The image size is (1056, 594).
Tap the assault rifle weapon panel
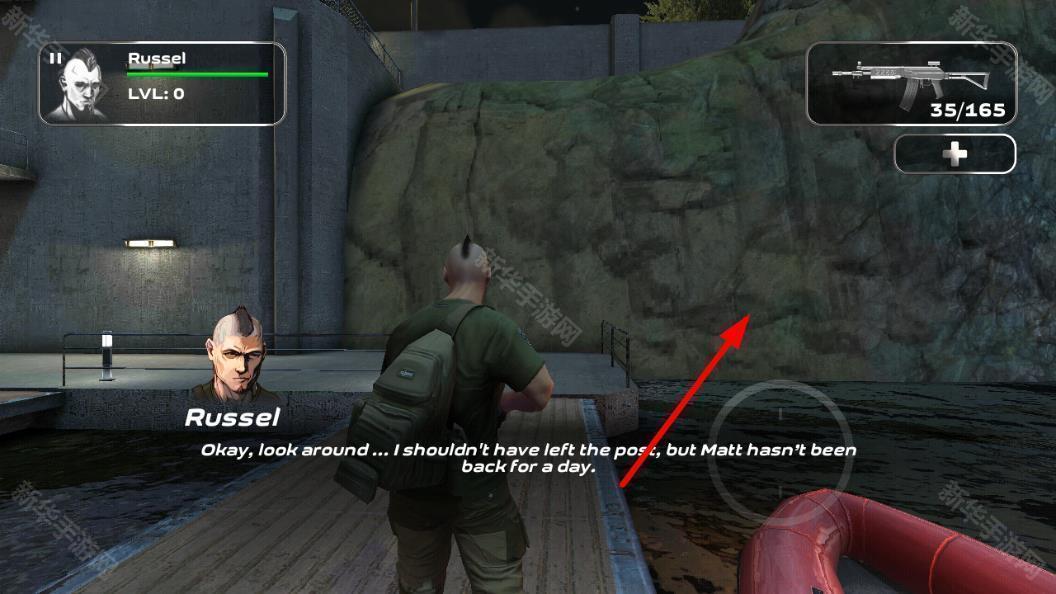click(x=911, y=83)
